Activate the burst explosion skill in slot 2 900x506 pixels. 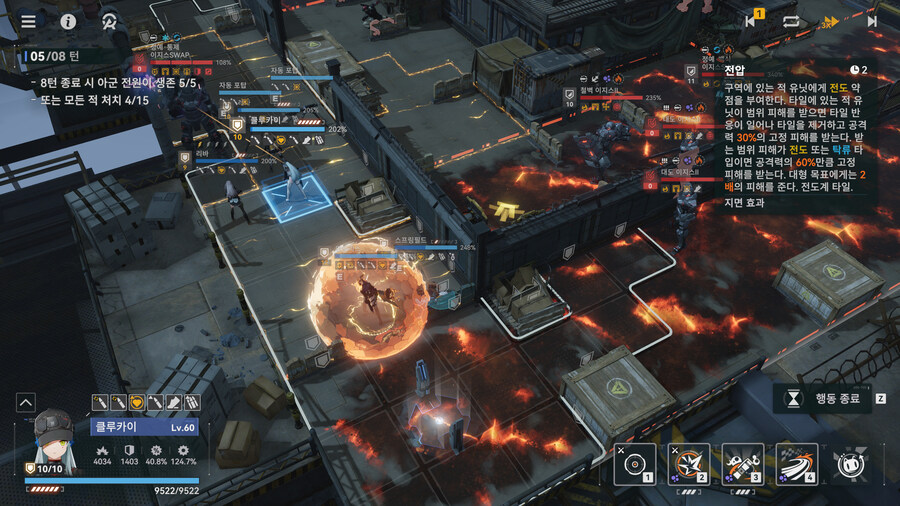click(x=689, y=463)
